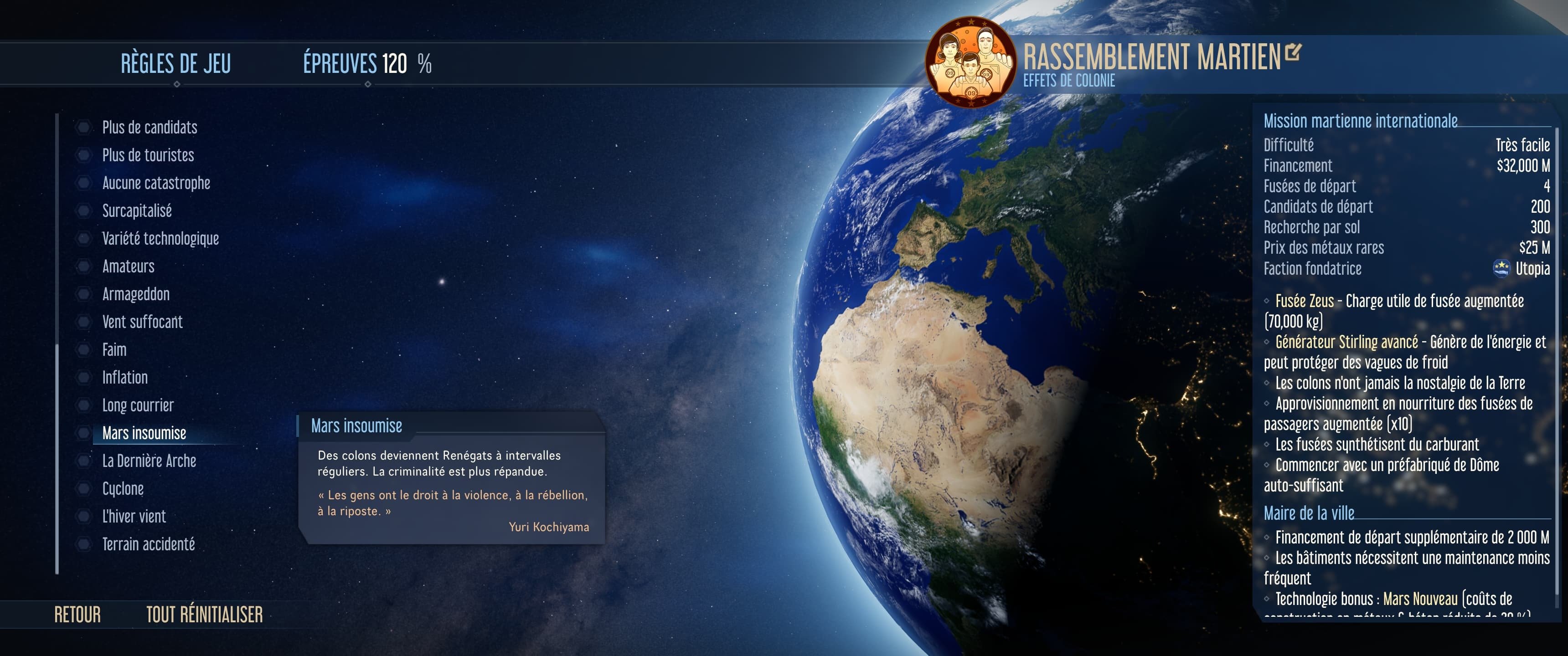Image resolution: width=1568 pixels, height=656 pixels.
Task: Toggle the "Vent suffocant" rule
Action: [x=142, y=322]
